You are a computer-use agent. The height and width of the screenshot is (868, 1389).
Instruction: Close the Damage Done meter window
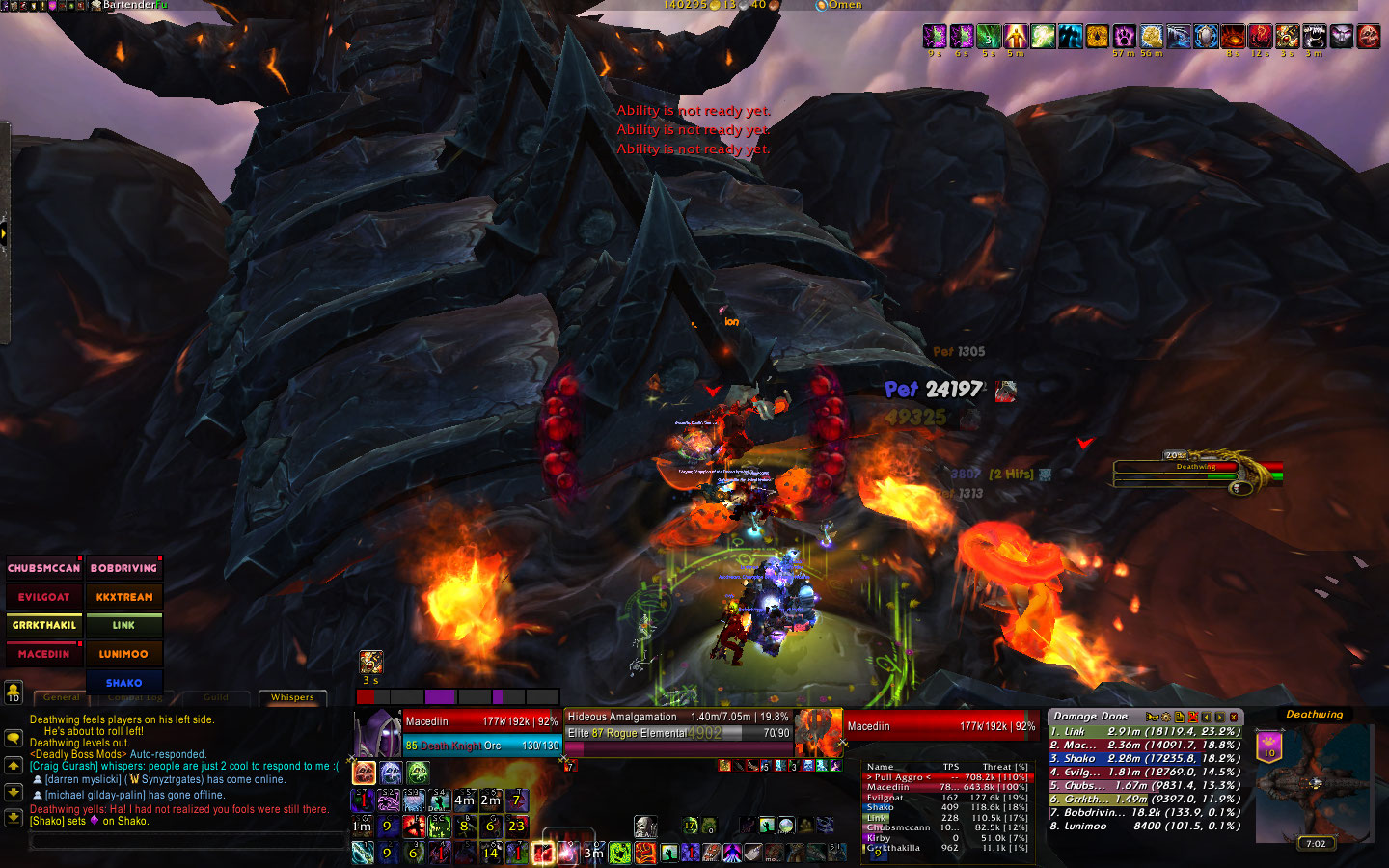click(1234, 717)
